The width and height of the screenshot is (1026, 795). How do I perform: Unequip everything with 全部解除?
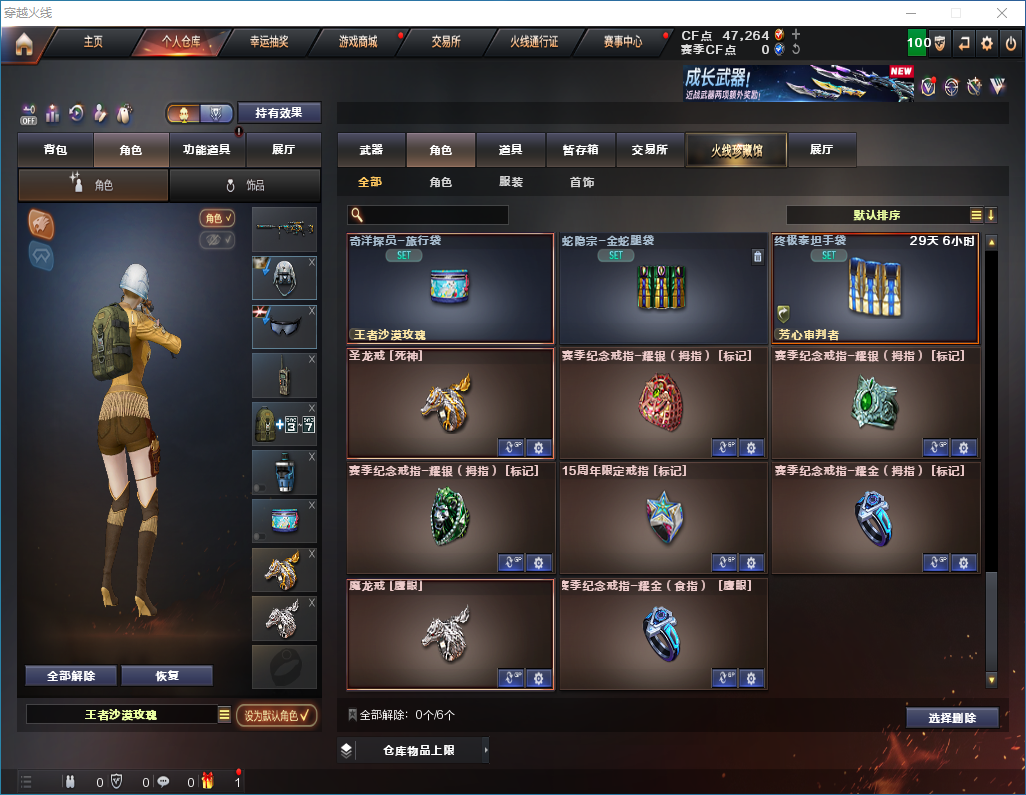[x=71, y=675]
